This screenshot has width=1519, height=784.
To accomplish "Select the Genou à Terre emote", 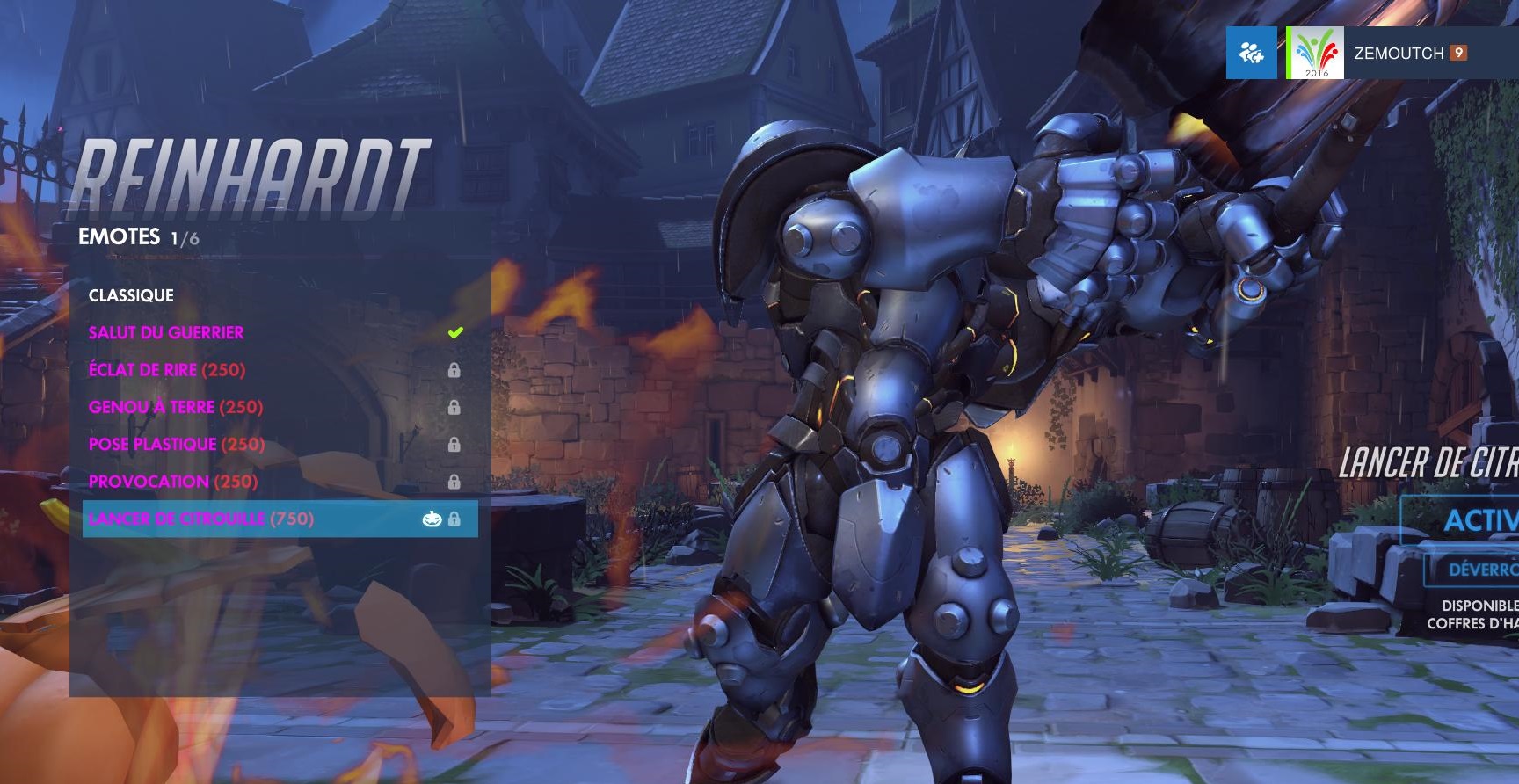I will pyautogui.click(x=176, y=407).
